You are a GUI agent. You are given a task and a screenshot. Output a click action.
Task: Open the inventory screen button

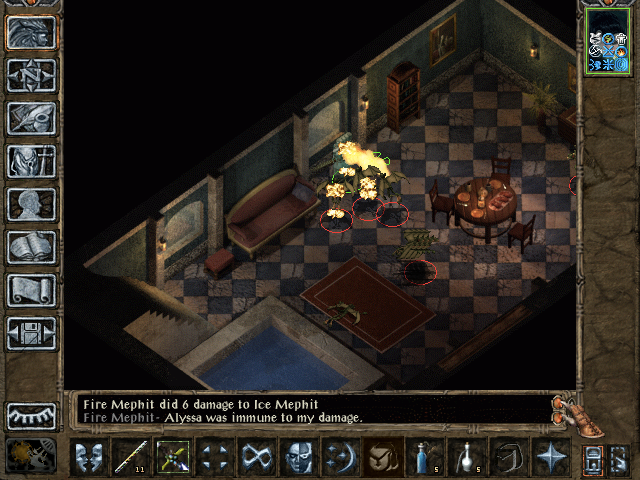point(32,161)
